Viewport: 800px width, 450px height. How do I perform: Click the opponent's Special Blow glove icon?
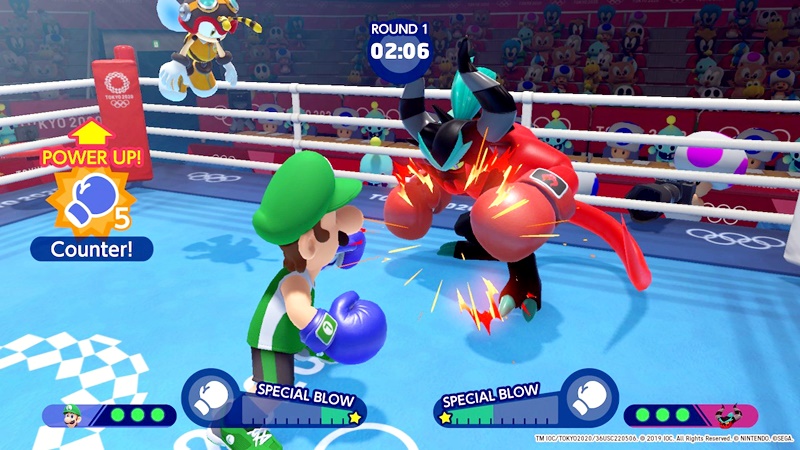point(589,397)
